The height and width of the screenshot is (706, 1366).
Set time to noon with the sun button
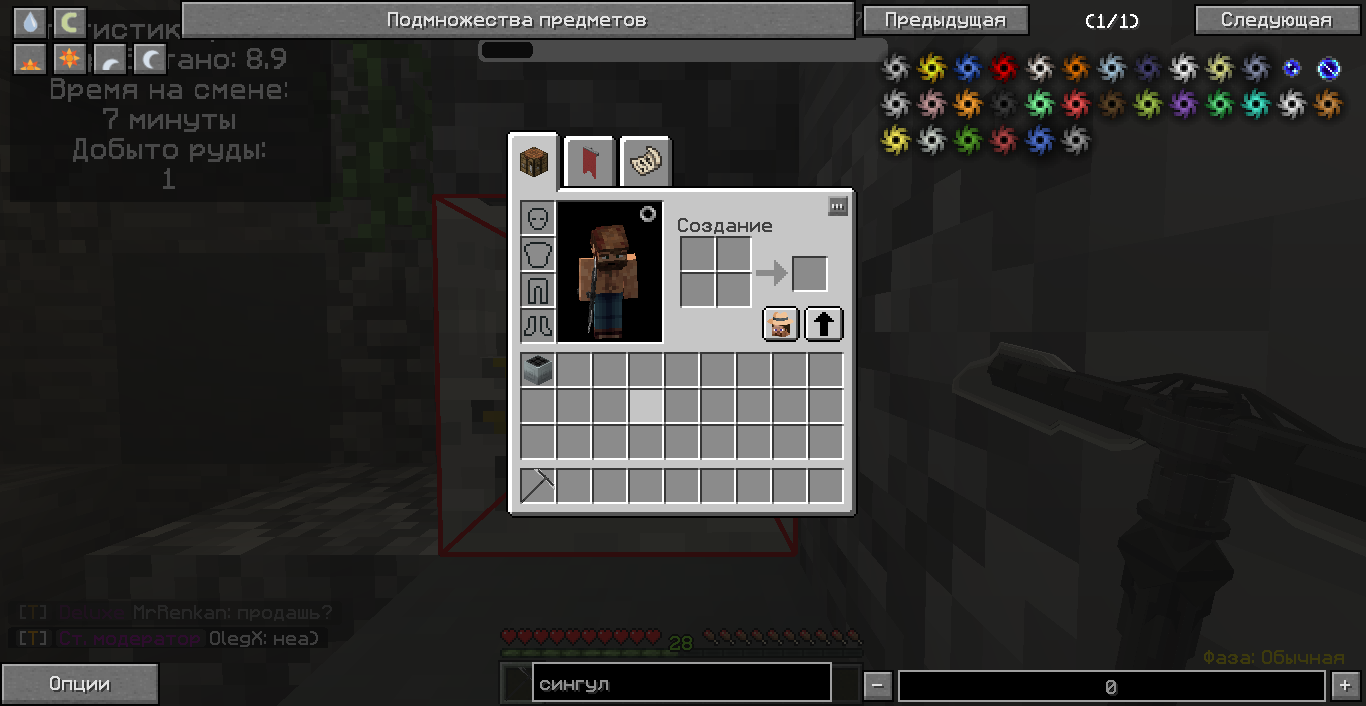pyautogui.click(x=69, y=59)
